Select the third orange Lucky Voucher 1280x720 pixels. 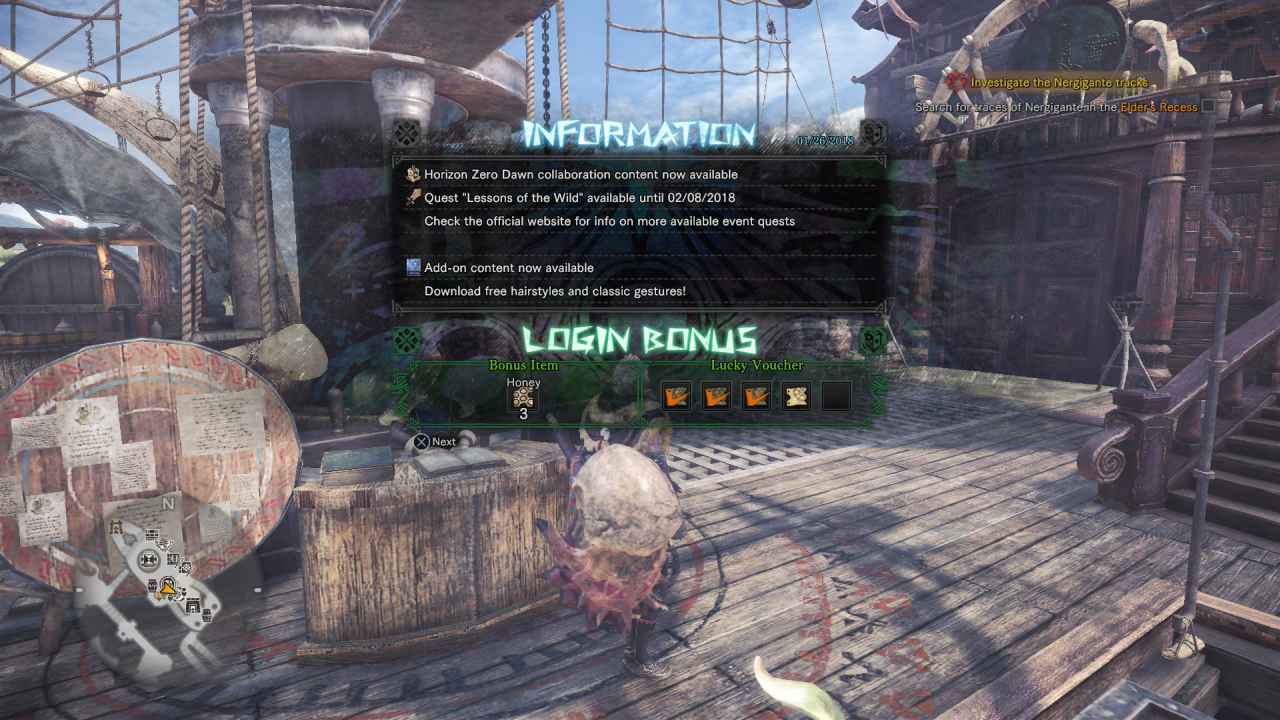[x=758, y=395]
